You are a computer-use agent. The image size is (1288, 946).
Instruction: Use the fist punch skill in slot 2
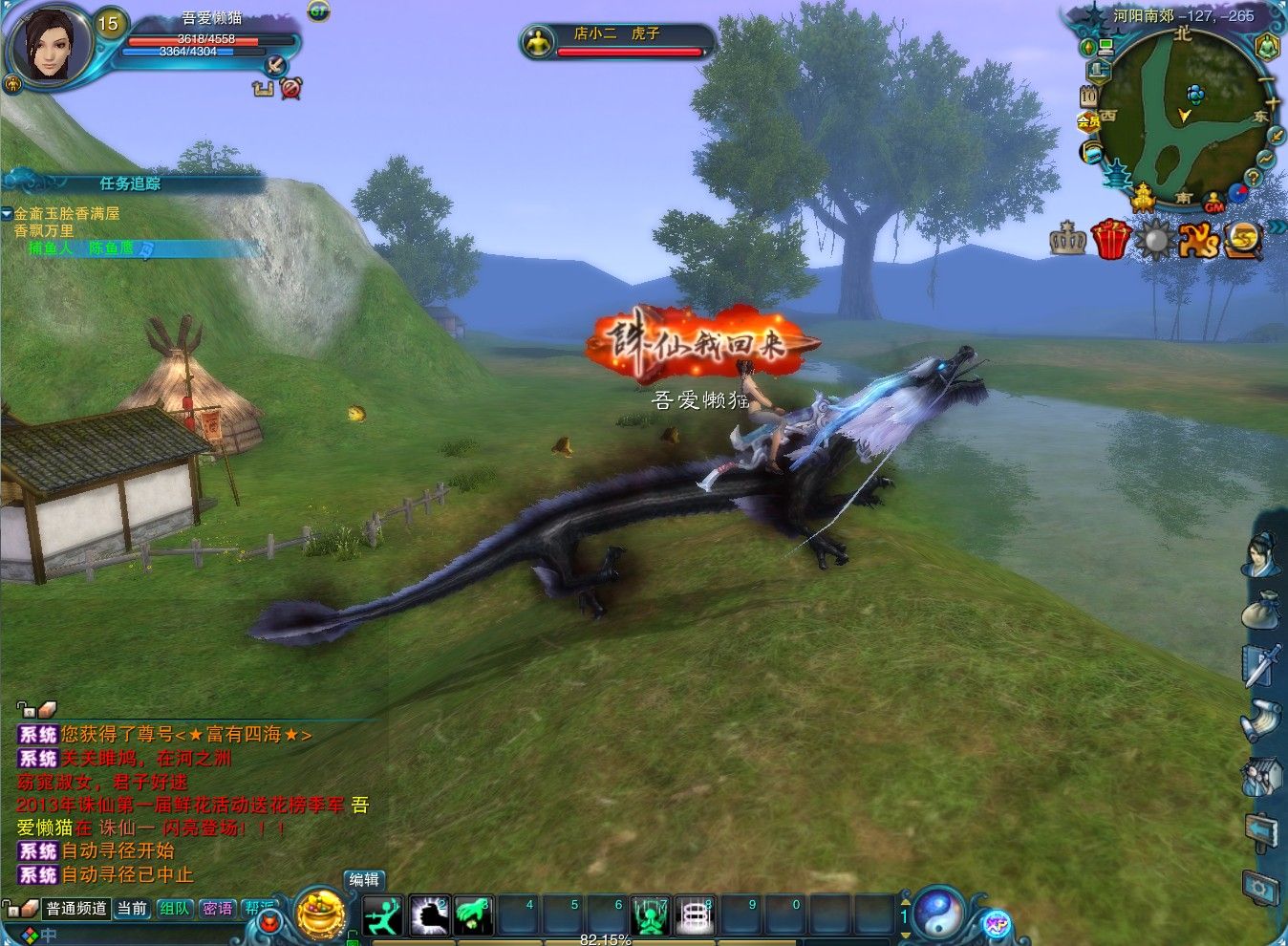tap(429, 916)
